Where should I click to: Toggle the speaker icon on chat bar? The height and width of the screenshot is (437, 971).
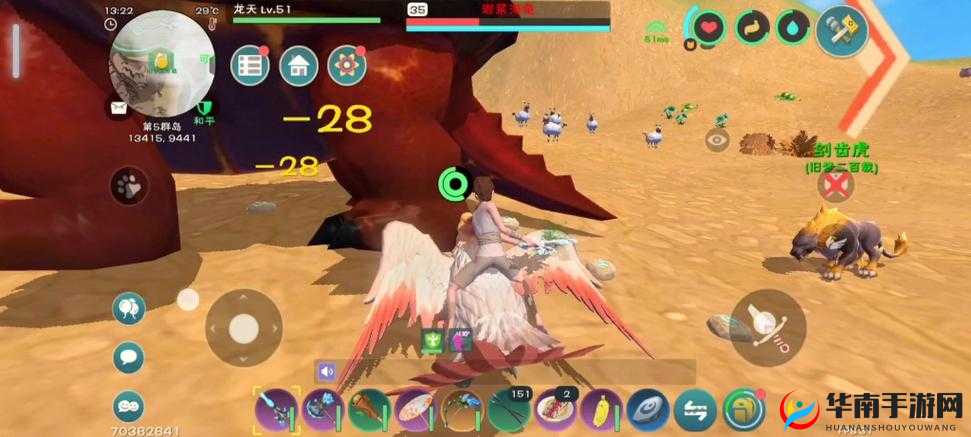point(327,371)
